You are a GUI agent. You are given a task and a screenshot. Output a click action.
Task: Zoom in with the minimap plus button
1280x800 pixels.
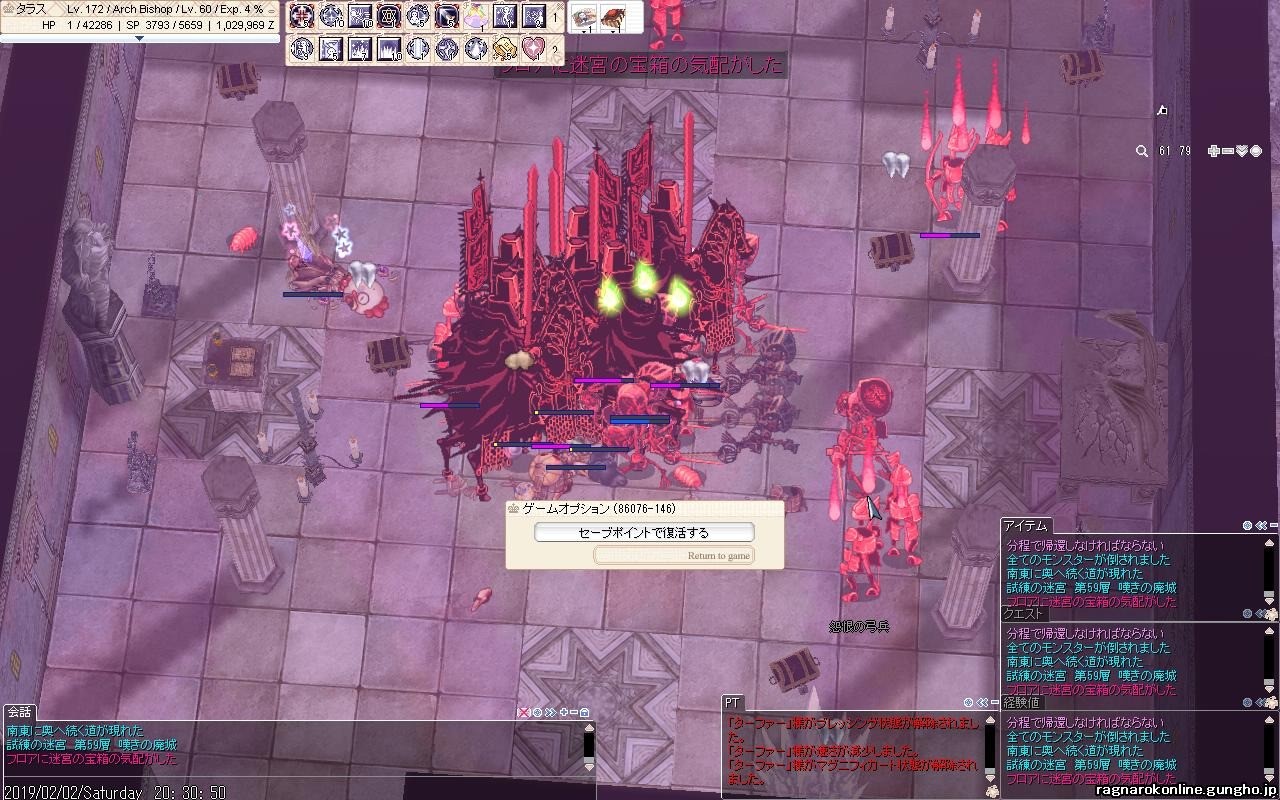coord(1213,151)
